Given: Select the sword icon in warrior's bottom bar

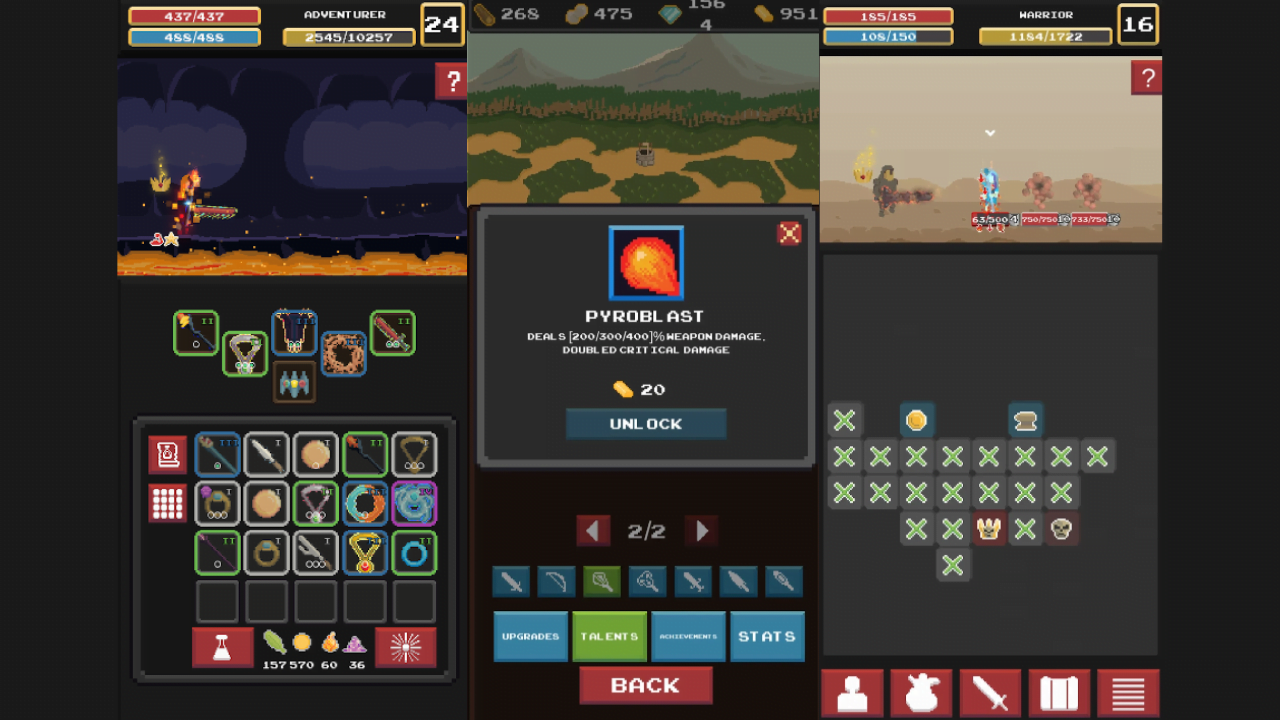Looking at the screenshot, I should (990, 693).
